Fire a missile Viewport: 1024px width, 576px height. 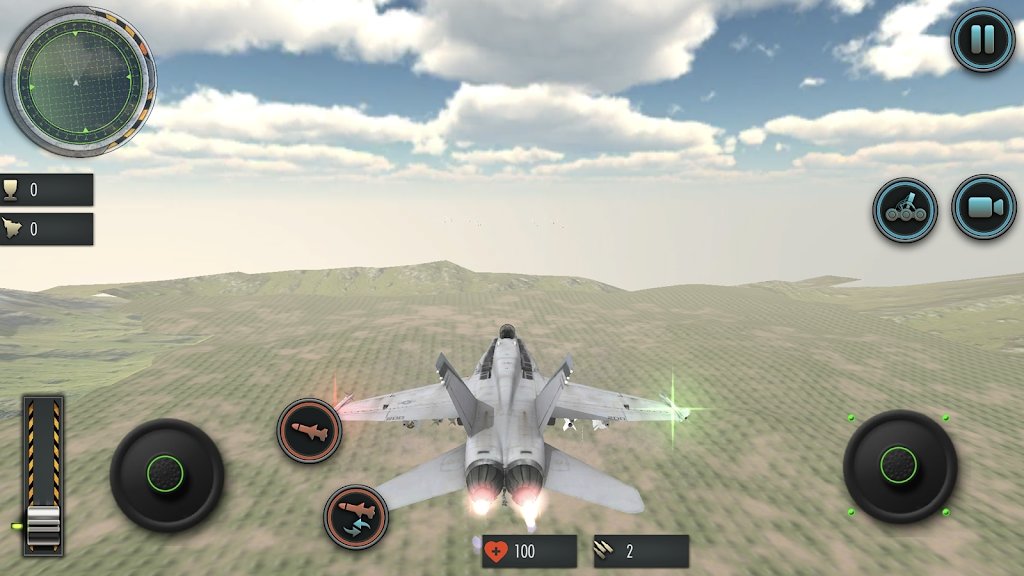point(309,430)
